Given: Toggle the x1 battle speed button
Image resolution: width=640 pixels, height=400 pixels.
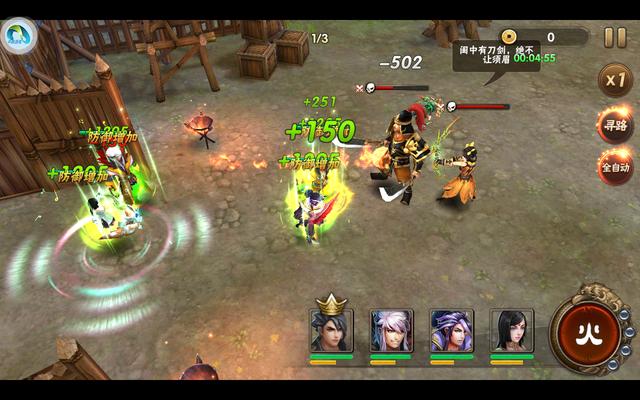Looking at the screenshot, I should pos(614,81).
